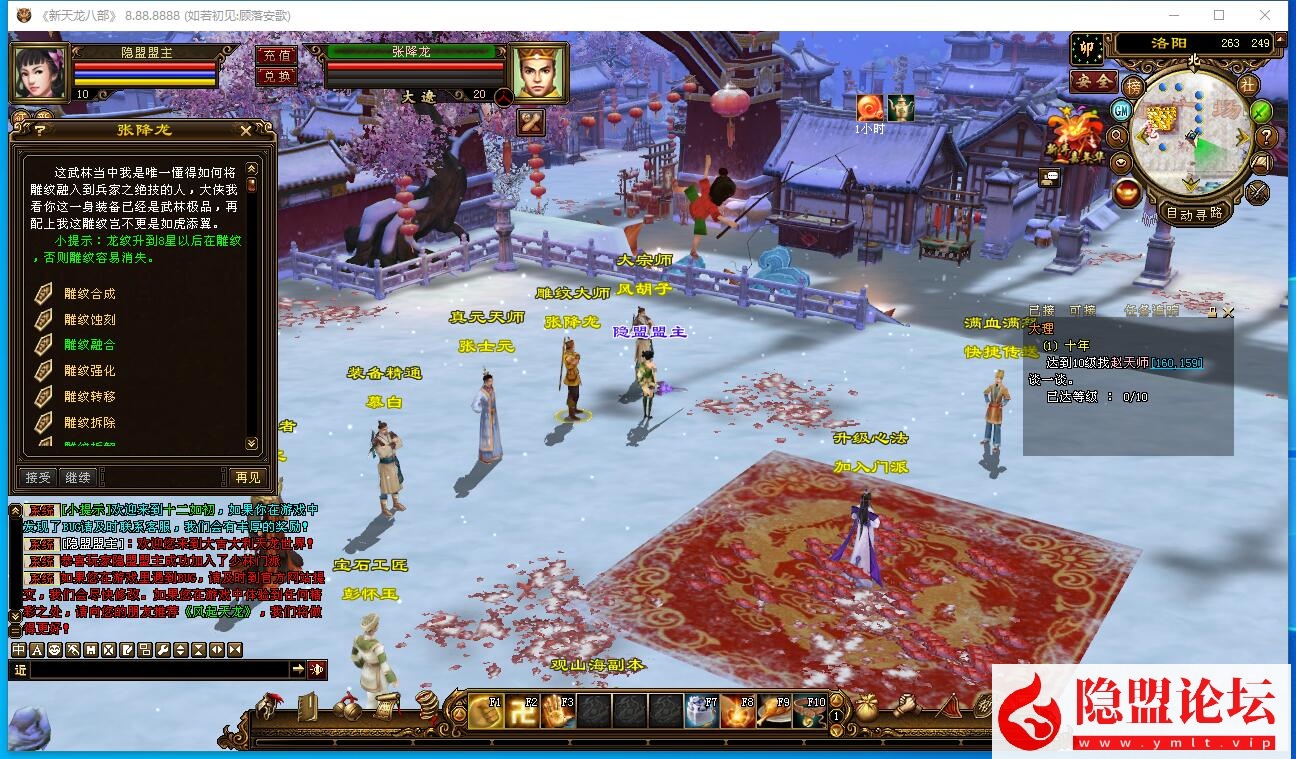Activate the 自动寻路 auto-pathfinding button
Viewport: 1296px width, 759px height.
(1194, 213)
